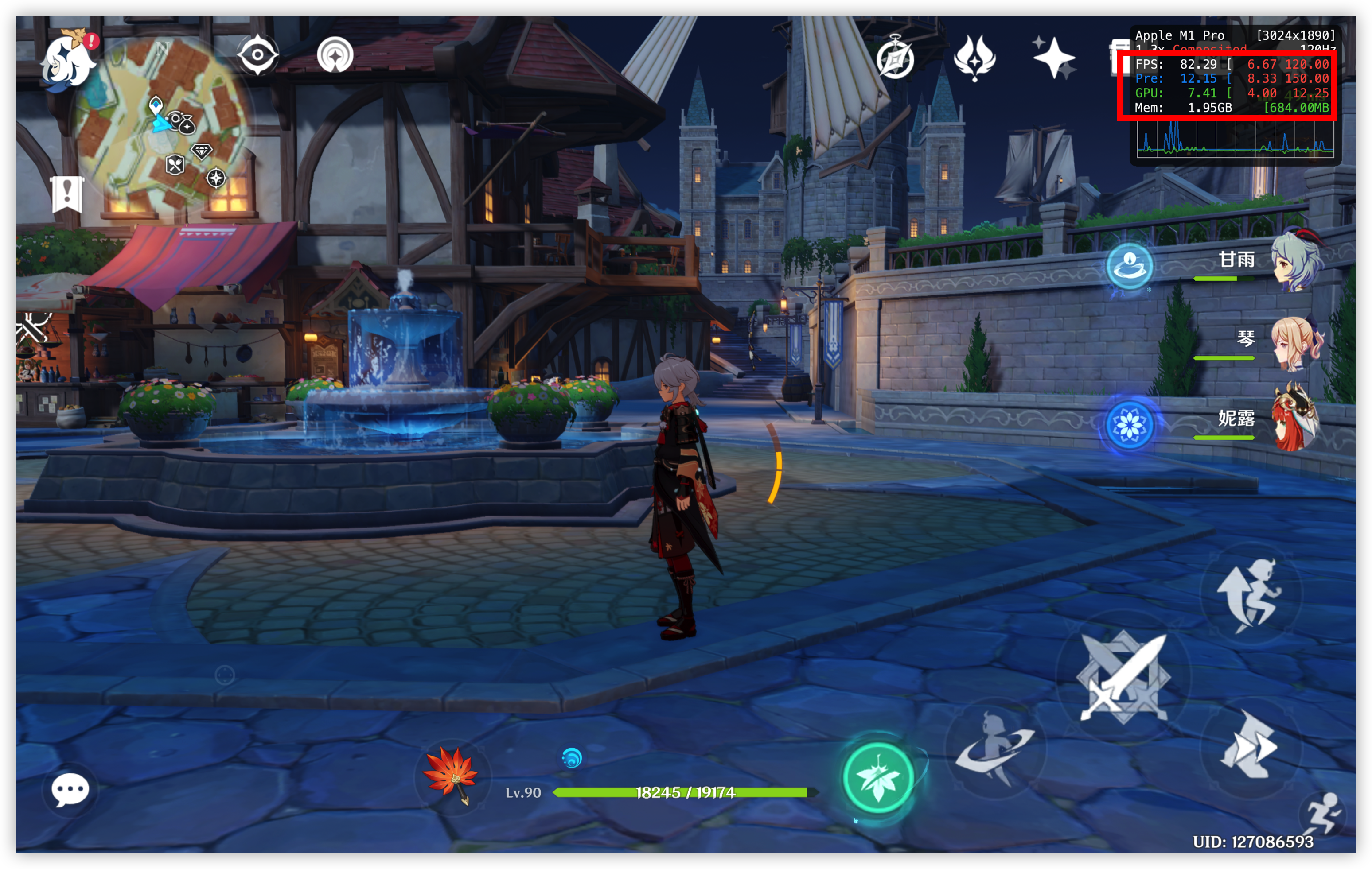Open the chat speech bubble
Image resolution: width=1372 pixels, height=869 pixels.
click(70, 790)
